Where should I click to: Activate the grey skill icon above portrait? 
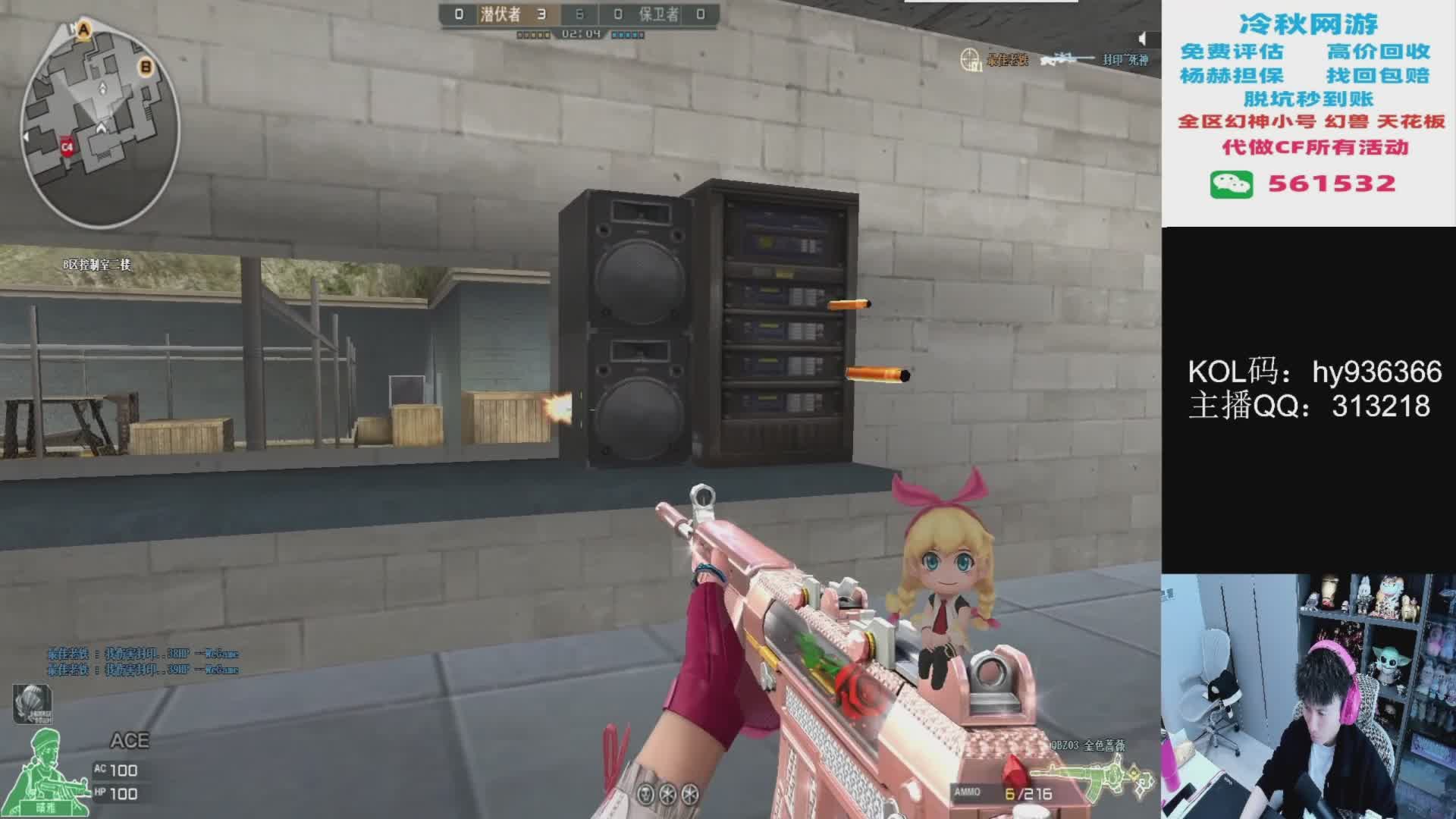(32, 704)
